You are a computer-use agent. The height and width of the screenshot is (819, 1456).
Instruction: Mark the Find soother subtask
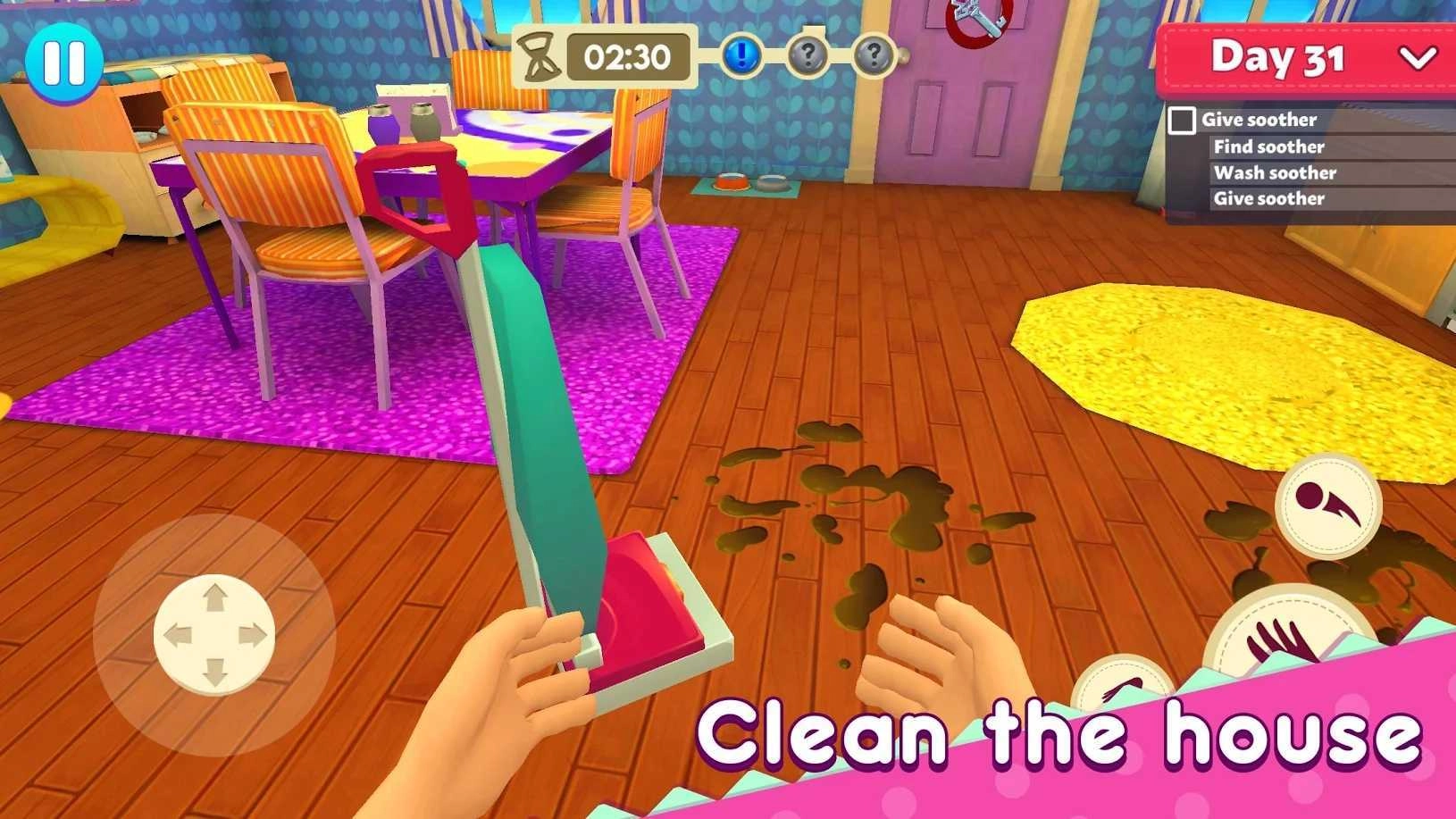1272,146
